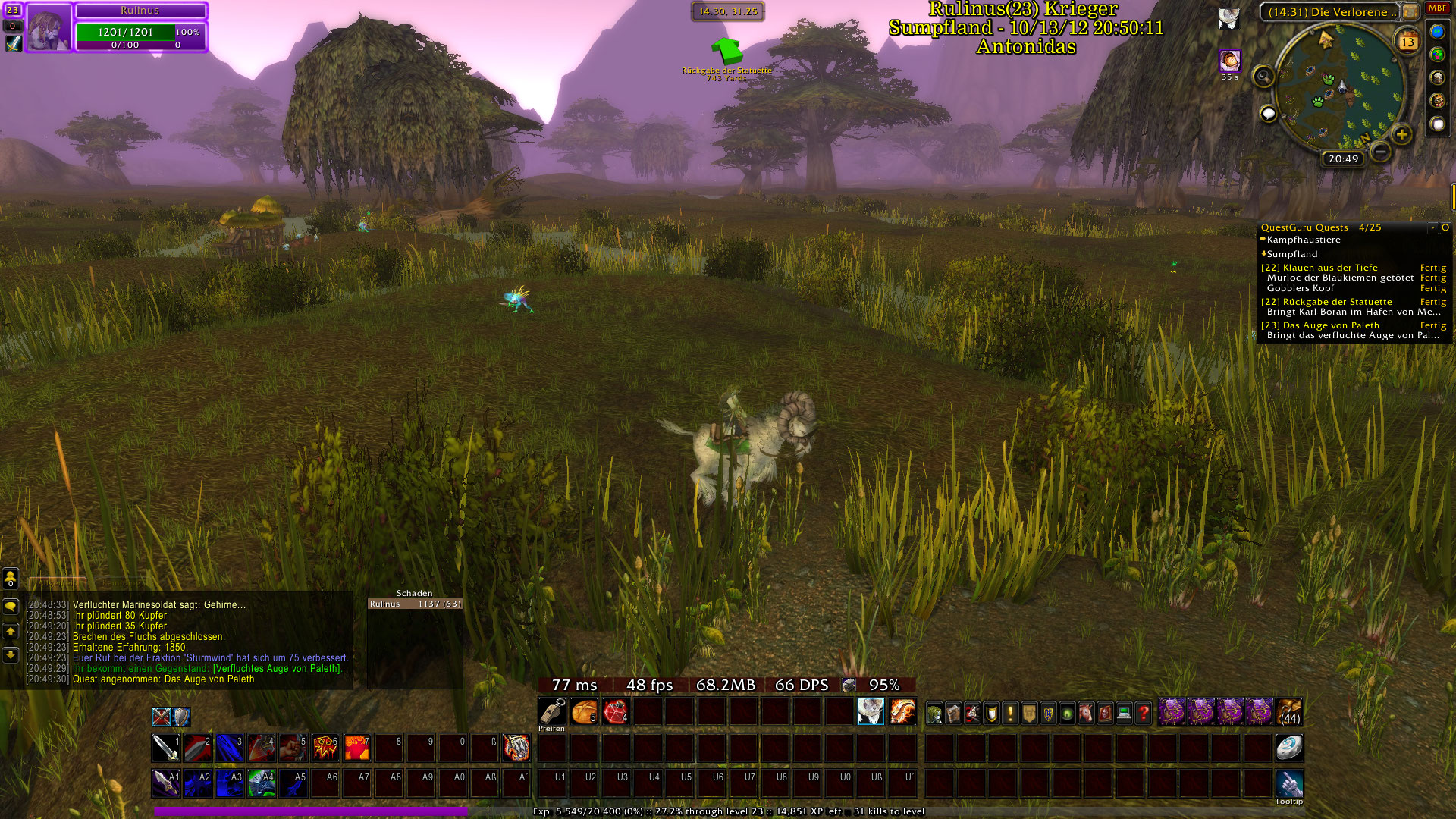The height and width of the screenshot is (819, 1456).
Task: Open the yellow exclamation mark quest log
Action: (x=1010, y=714)
